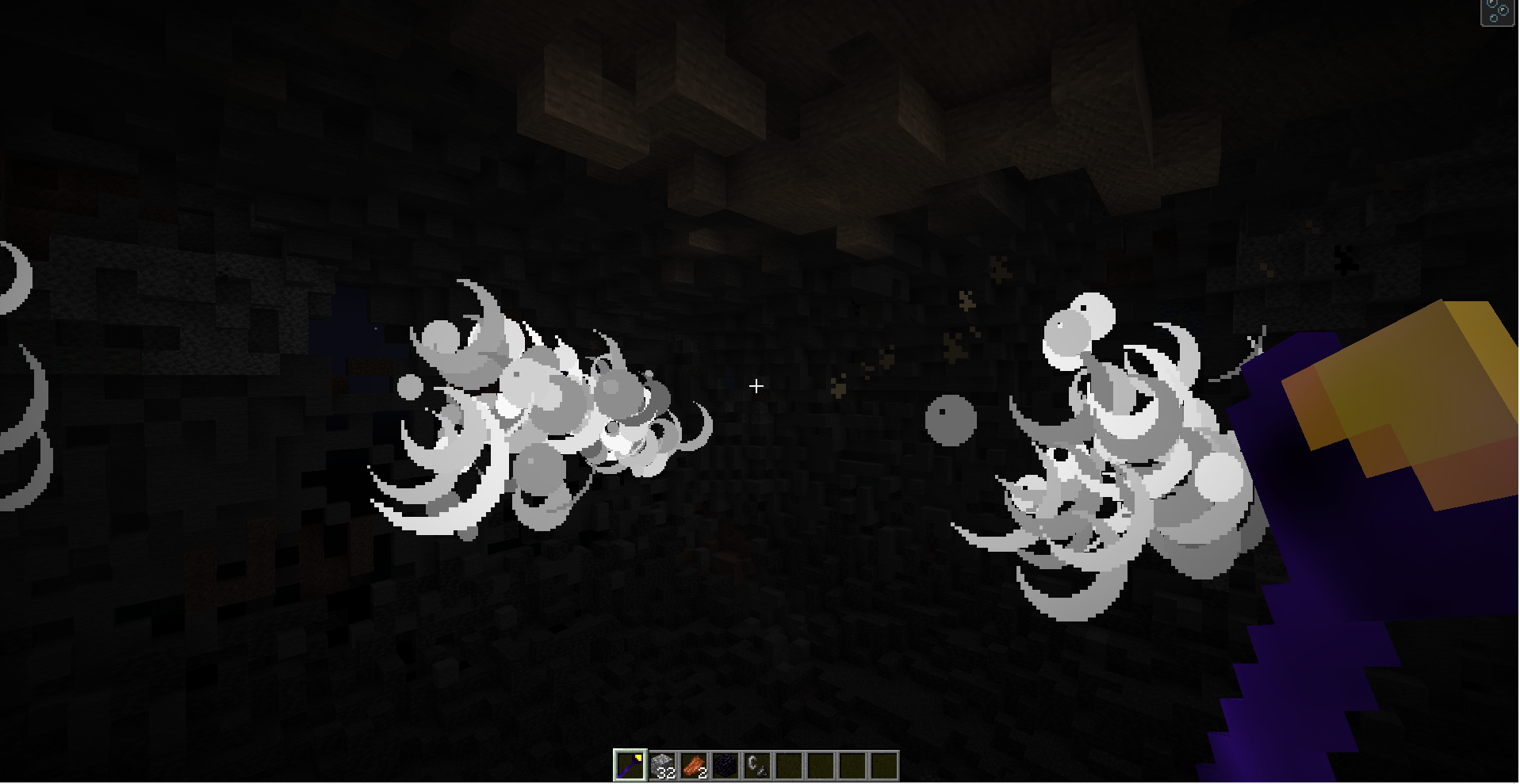
Task: Click the first empty hotbar slot
Action: pos(790,763)
